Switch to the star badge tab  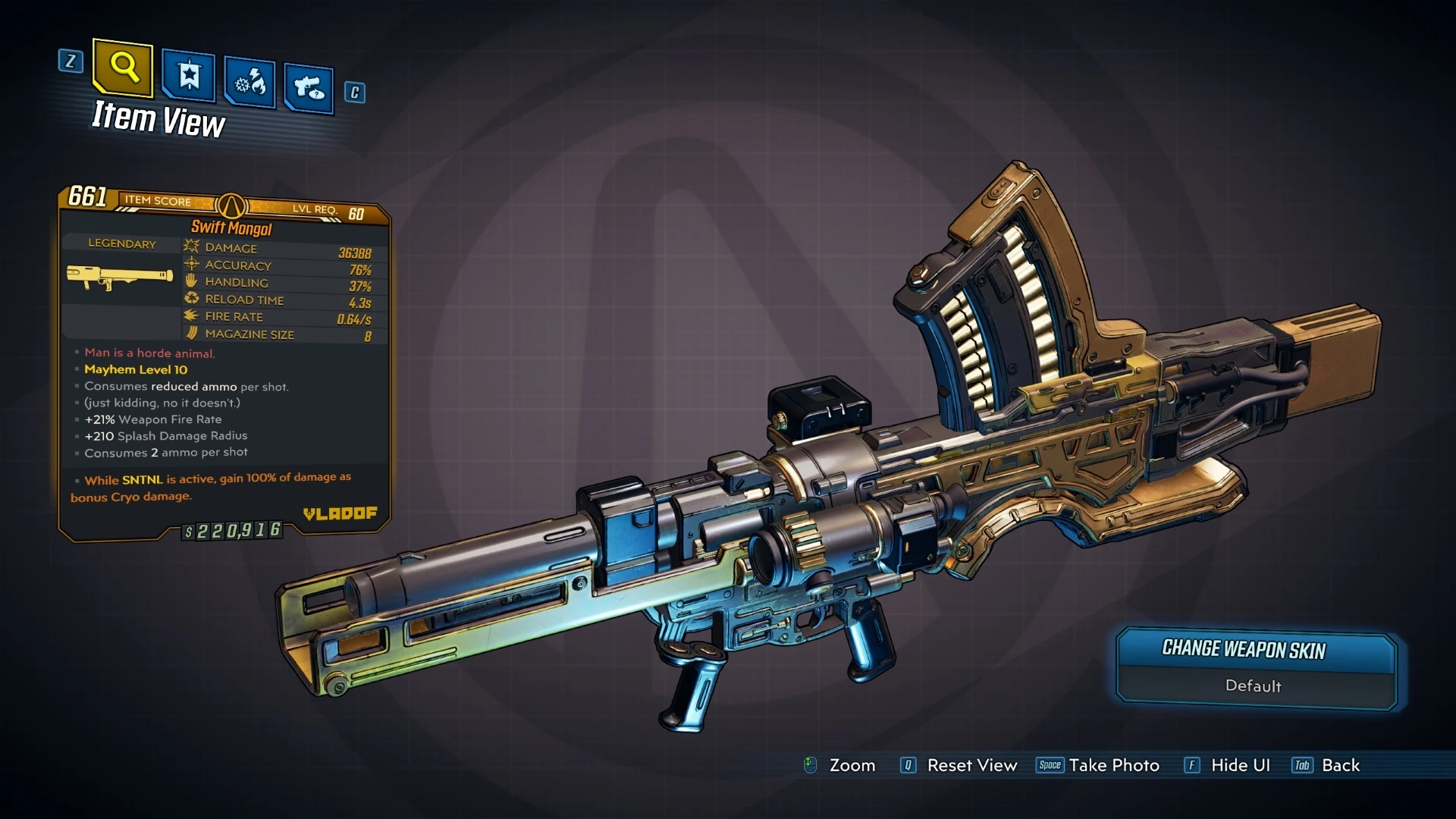click(189, 76)
